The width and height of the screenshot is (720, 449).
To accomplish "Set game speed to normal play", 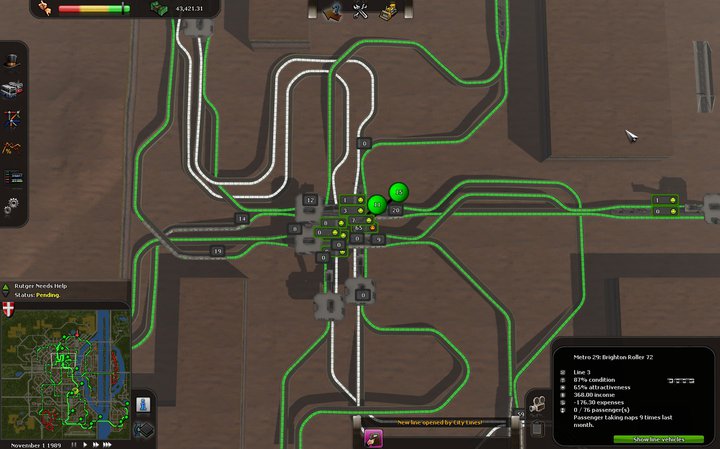I will [x=86, y=443].
